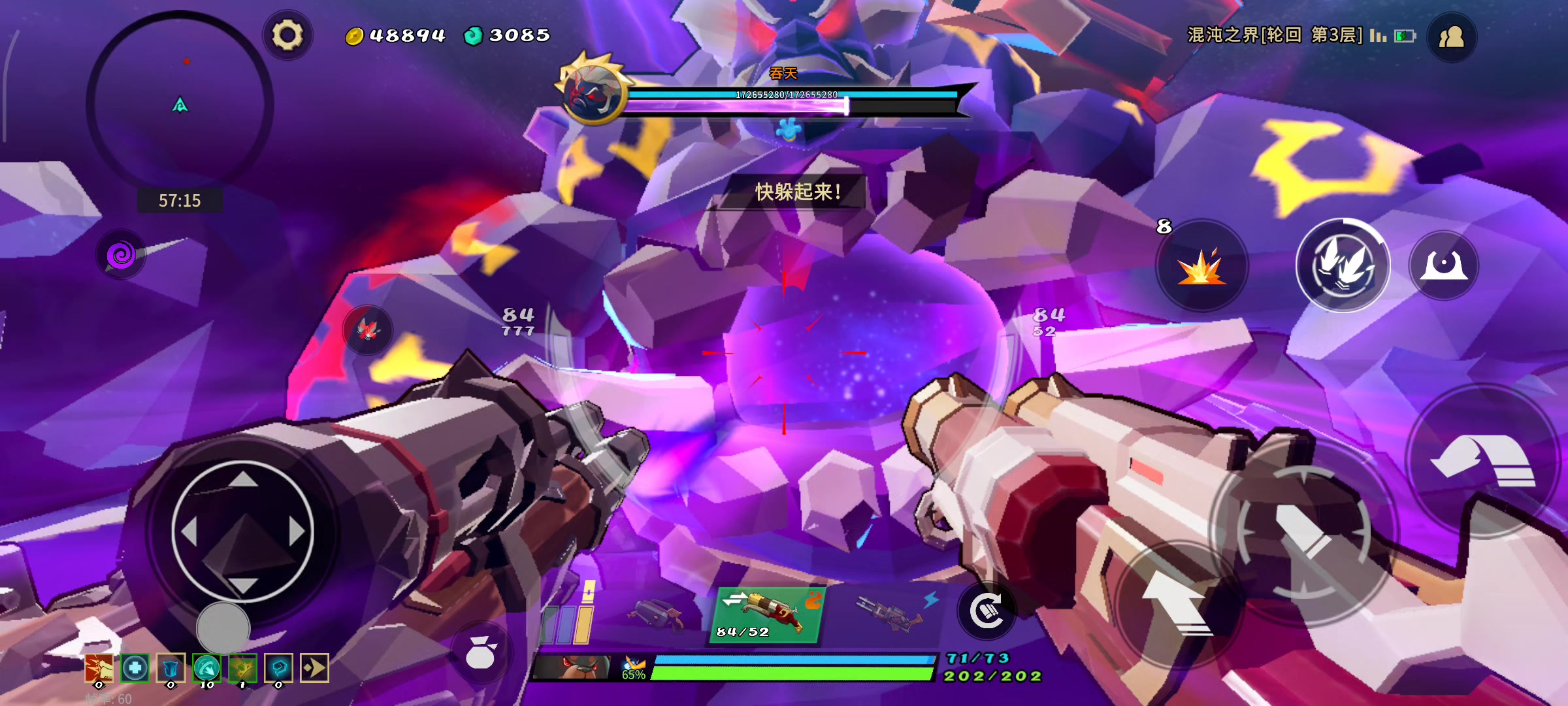
Task: Tap the purple spiral vortex icon
Action: pos(121,254)
